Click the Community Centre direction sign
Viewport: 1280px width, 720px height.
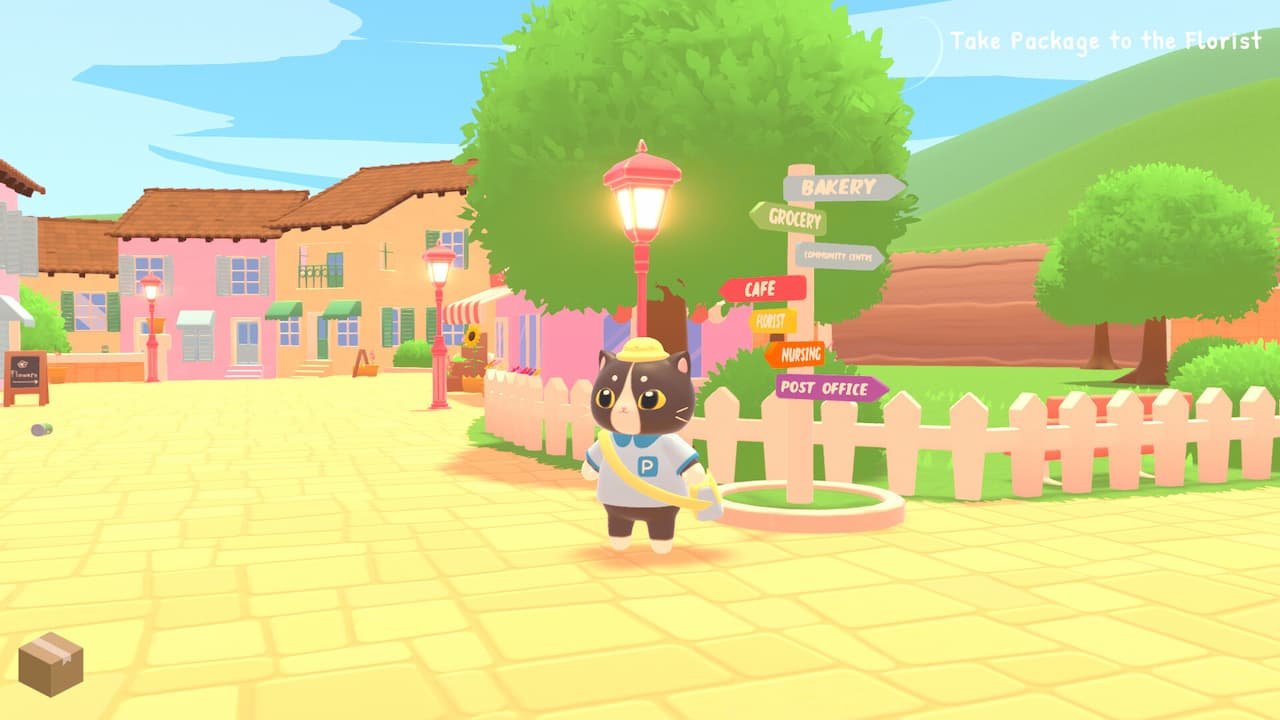tap(838, 255)
